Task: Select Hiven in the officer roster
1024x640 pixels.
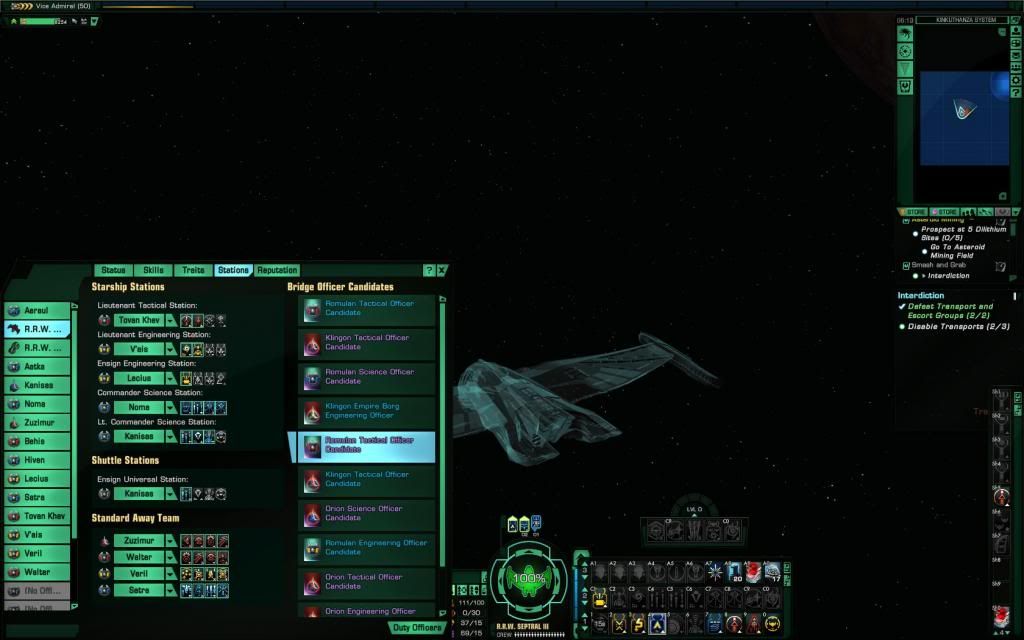Action: [x=39, y=460]
